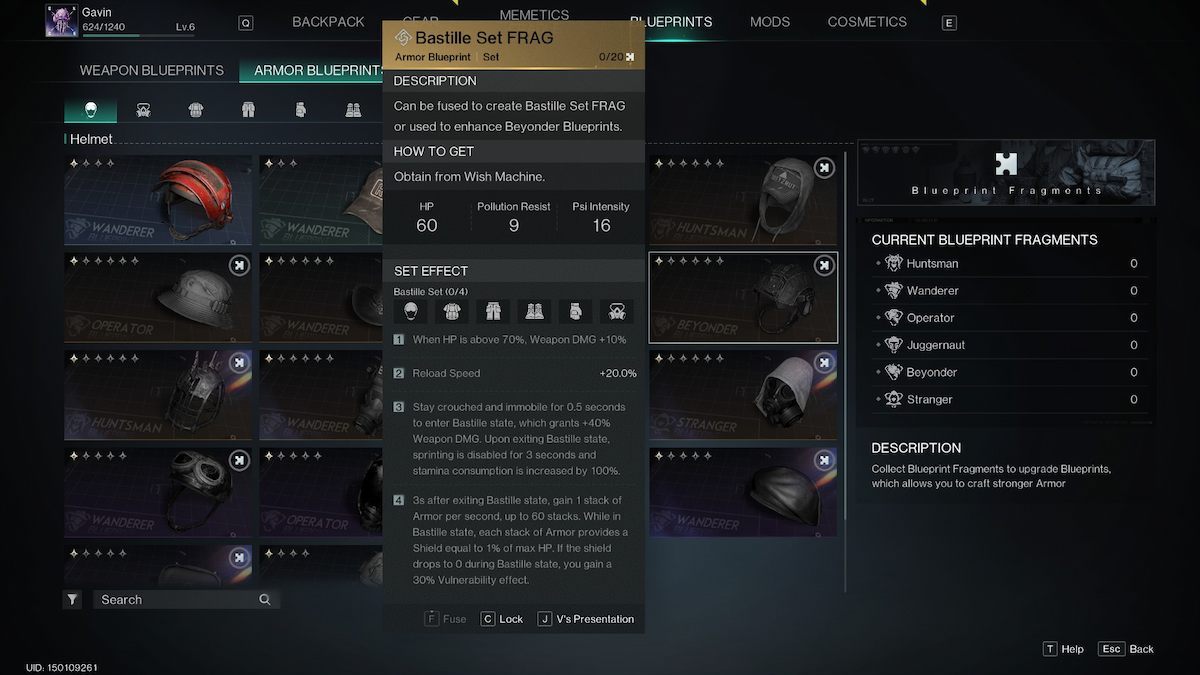Select the Huntsman cage helmet blueprint
1200x675 pixels.
click(x=158, y=394)
